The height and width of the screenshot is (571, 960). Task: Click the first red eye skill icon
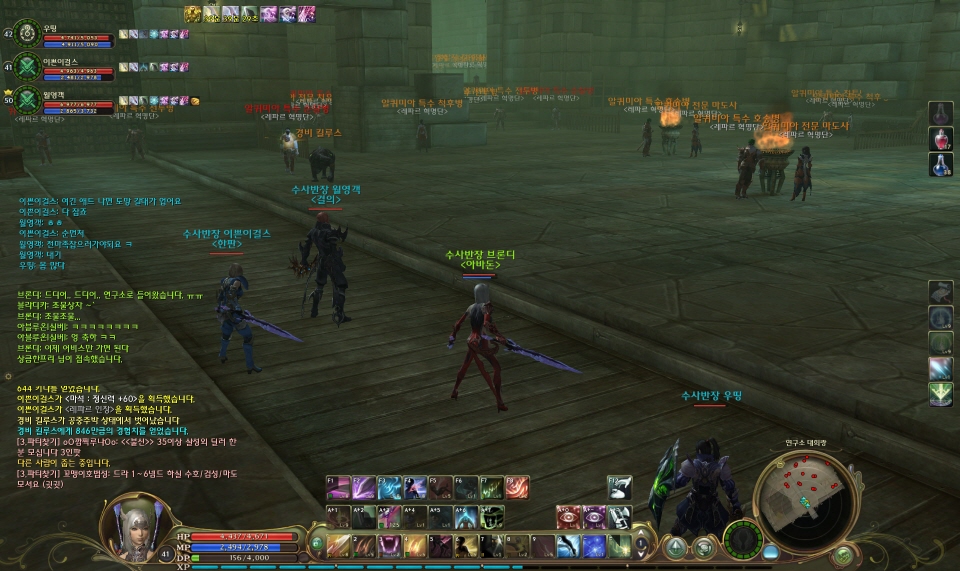point(570,516)
